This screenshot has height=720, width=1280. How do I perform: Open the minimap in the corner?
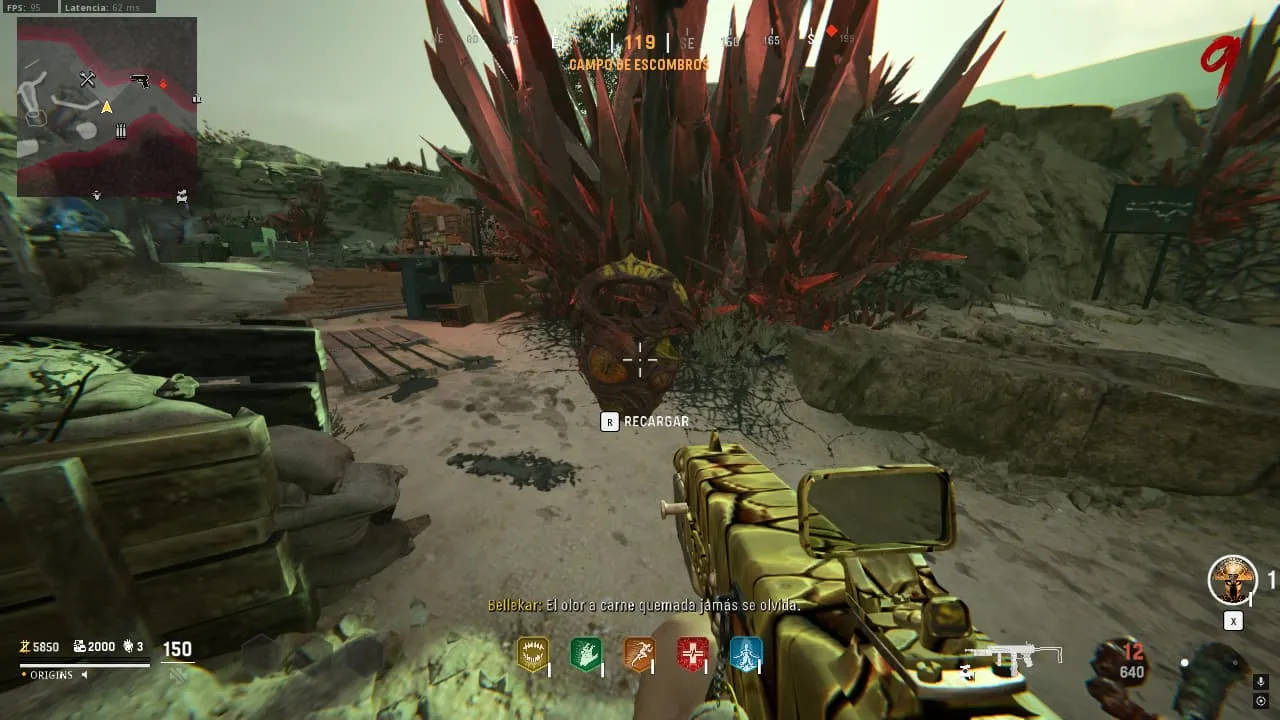107,106
